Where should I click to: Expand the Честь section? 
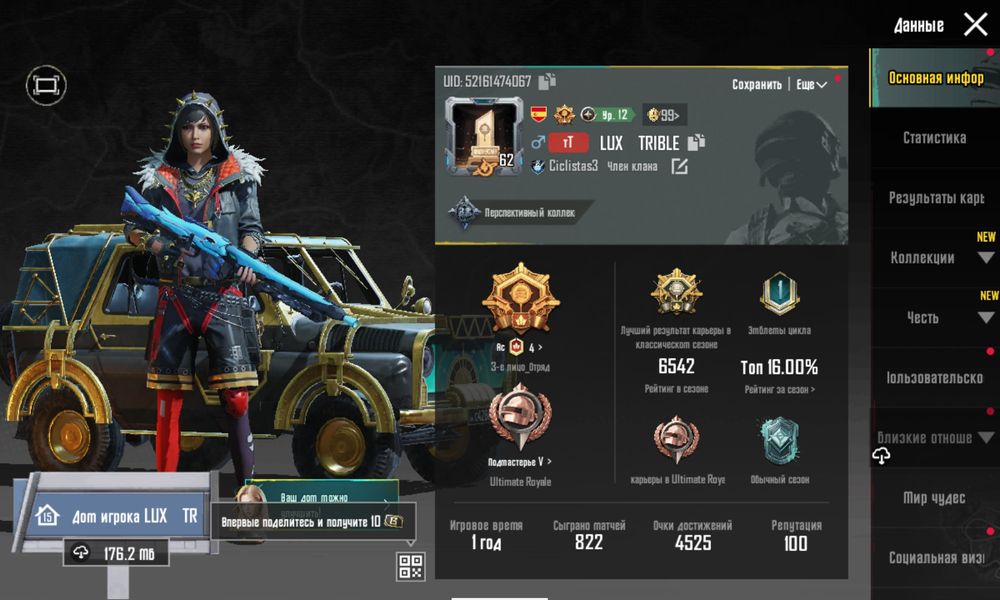coord(934,318)
